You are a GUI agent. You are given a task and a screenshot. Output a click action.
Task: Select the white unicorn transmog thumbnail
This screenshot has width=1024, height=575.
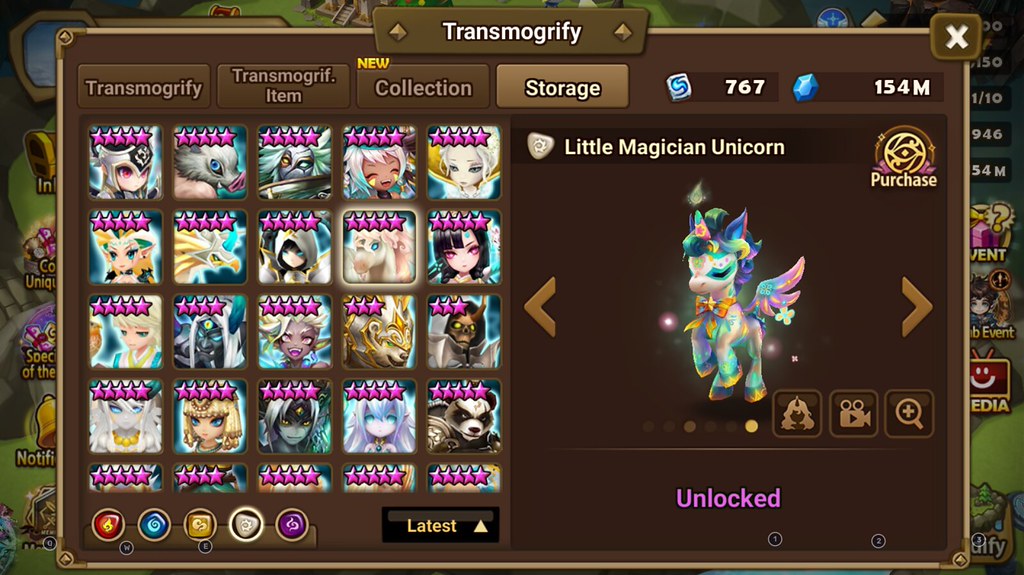379,247
